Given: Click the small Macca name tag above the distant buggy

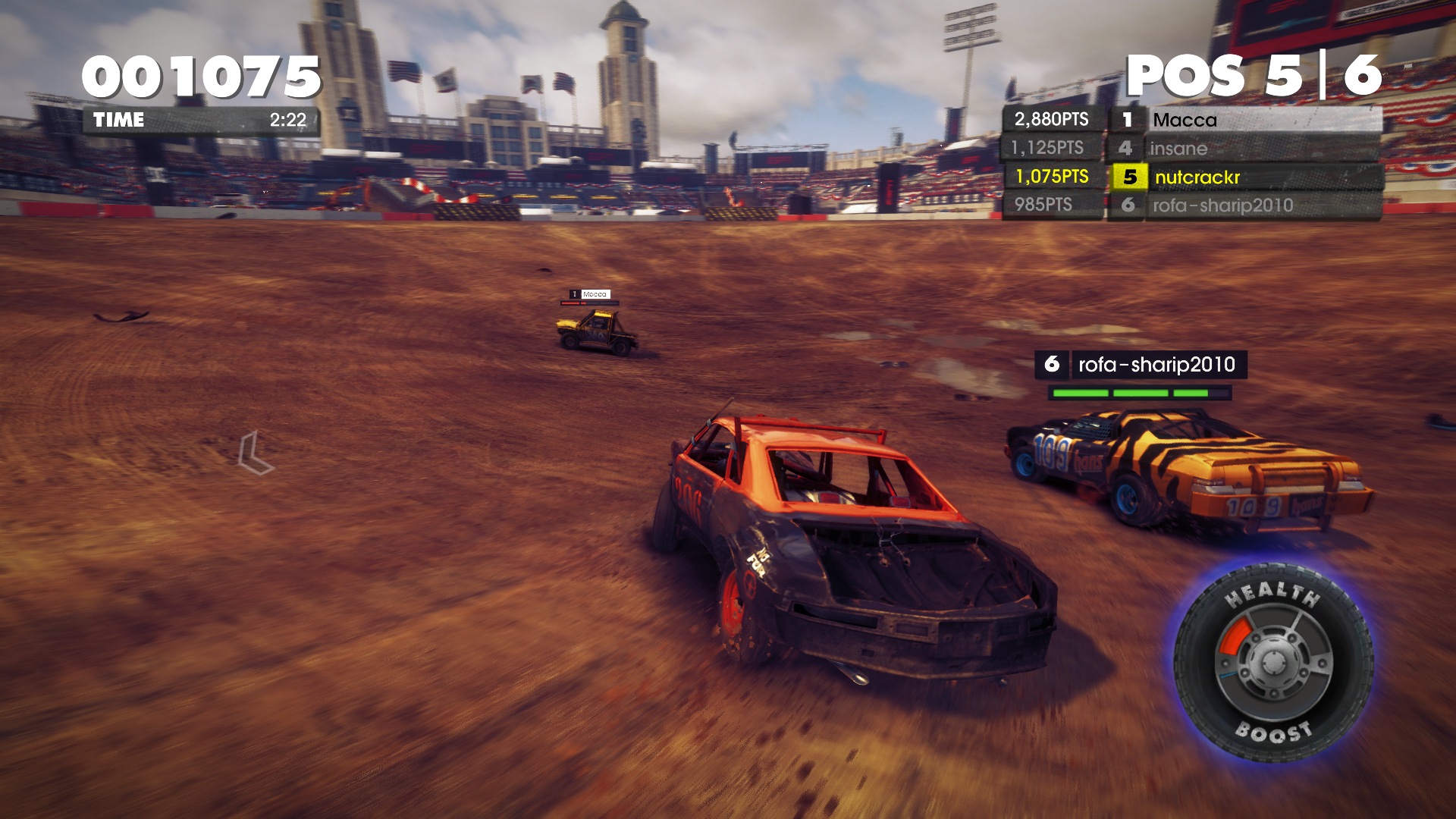Looking at the screenshot, I should [590, 294].
